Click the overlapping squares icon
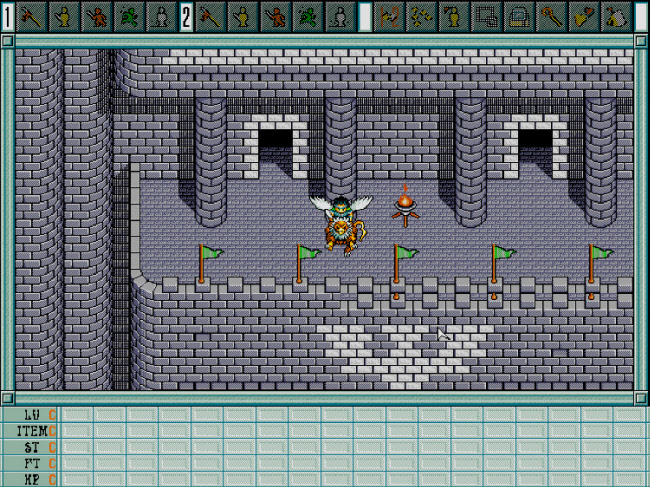 [x=486, y=15]
